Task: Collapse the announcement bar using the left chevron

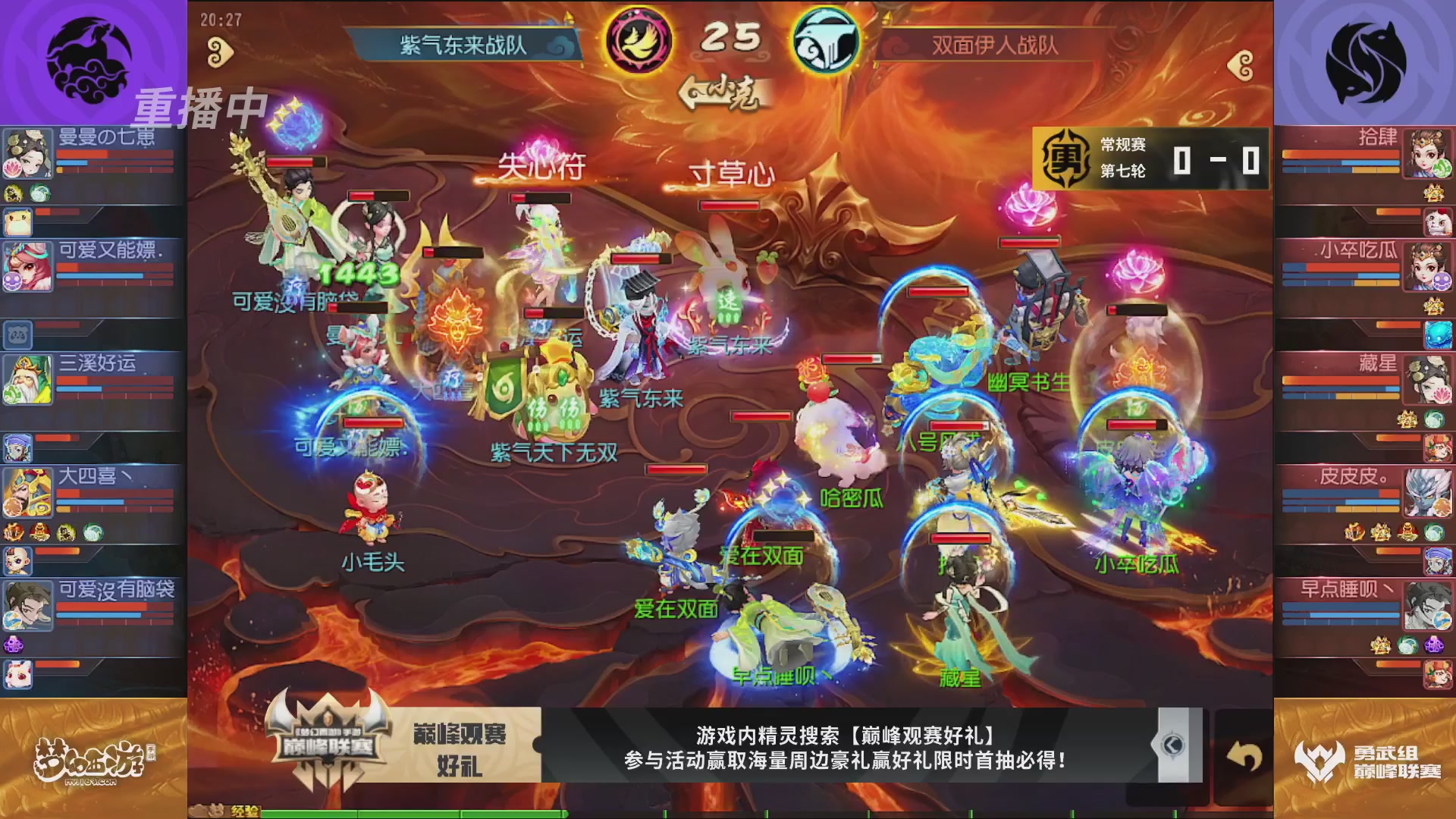Action: point(1169,745)
